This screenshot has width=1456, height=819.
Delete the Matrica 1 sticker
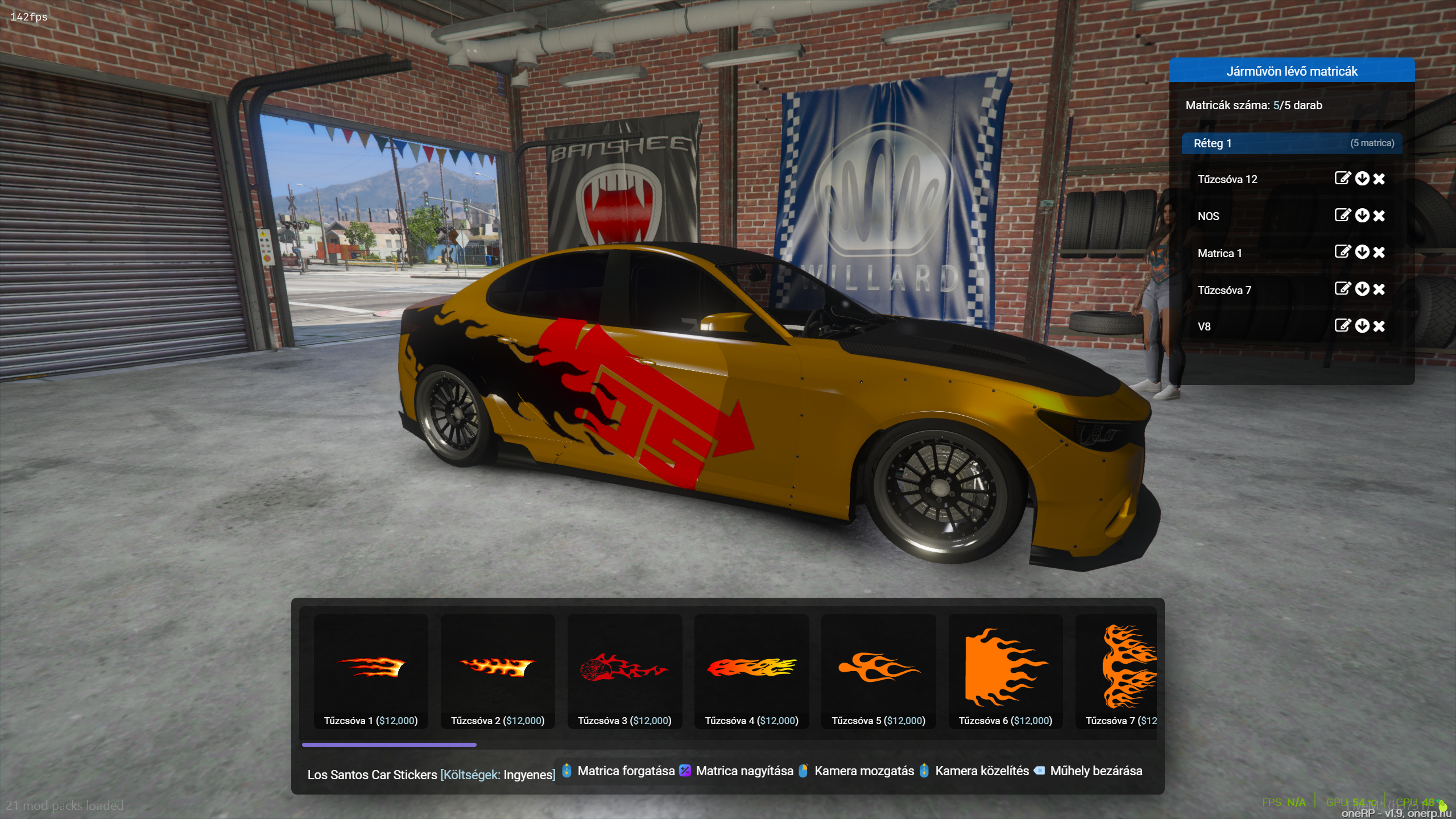tap(1379, 253)
